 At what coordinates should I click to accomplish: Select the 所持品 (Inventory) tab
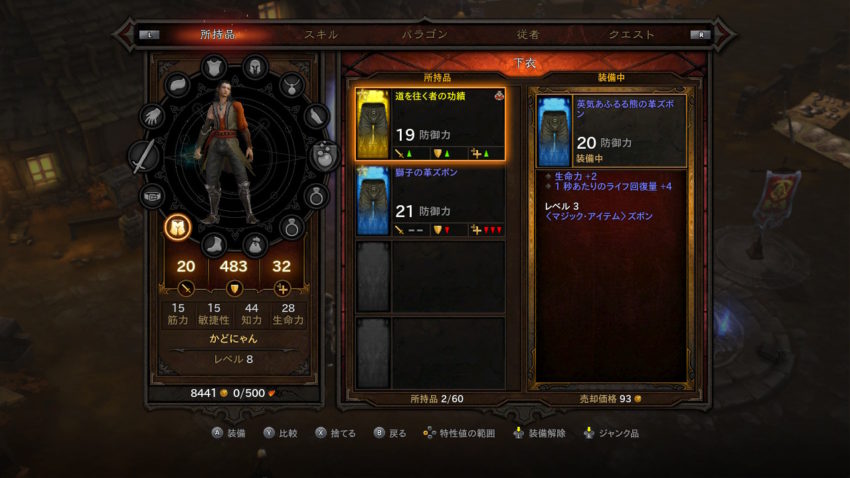click(x=217, y=34)
